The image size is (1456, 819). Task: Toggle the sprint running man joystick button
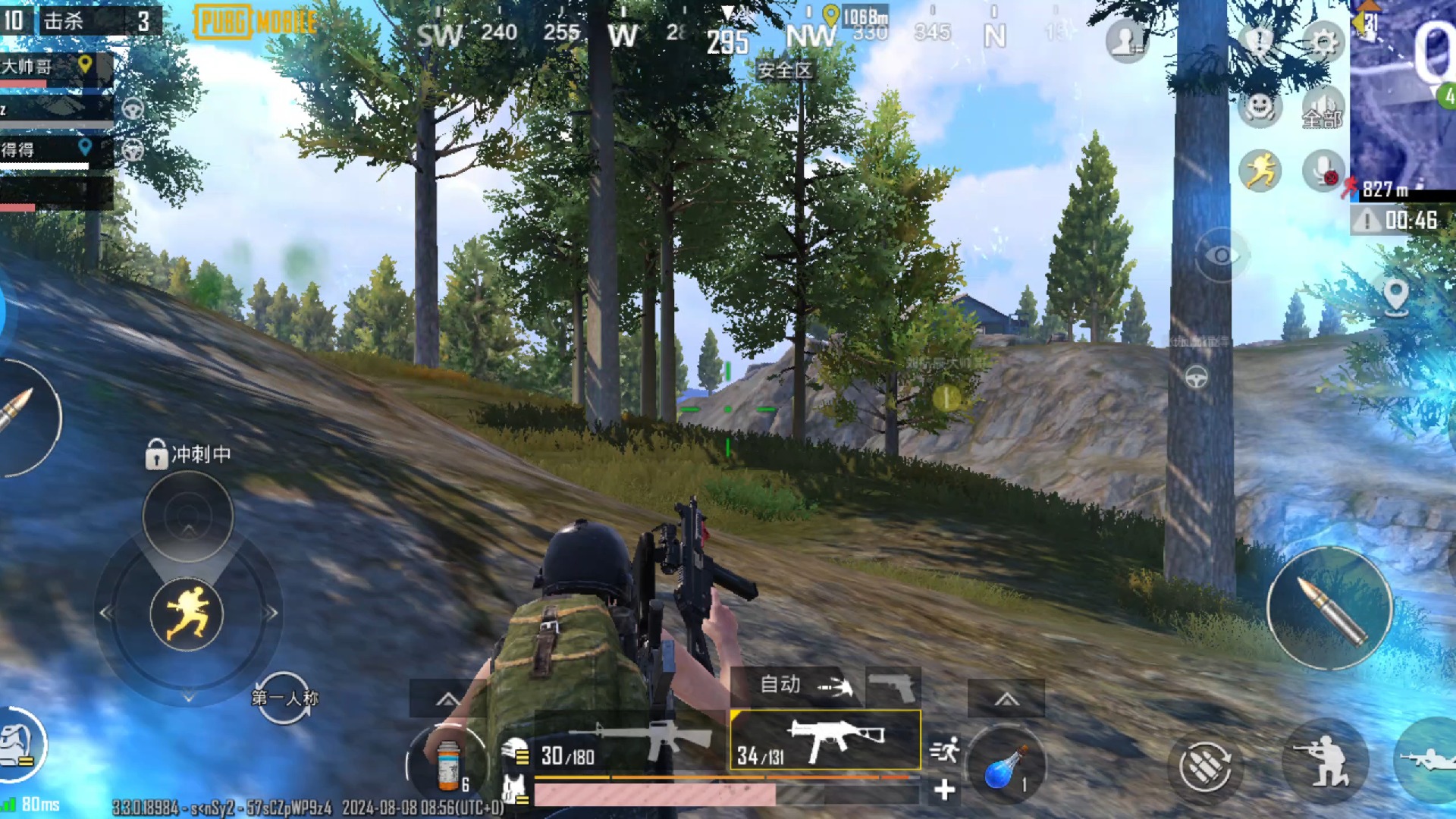187,614
